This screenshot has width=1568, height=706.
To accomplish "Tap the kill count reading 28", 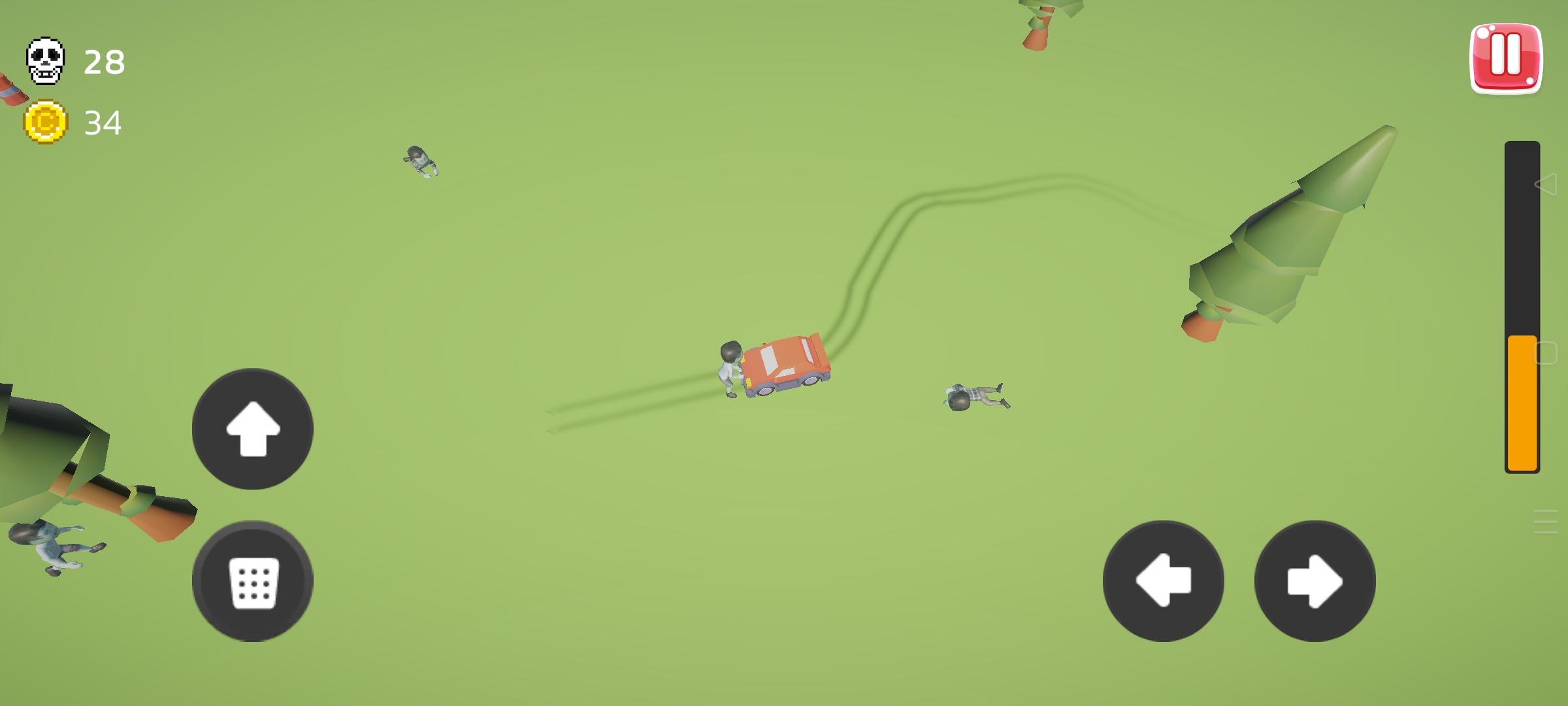I will point(103,63).
